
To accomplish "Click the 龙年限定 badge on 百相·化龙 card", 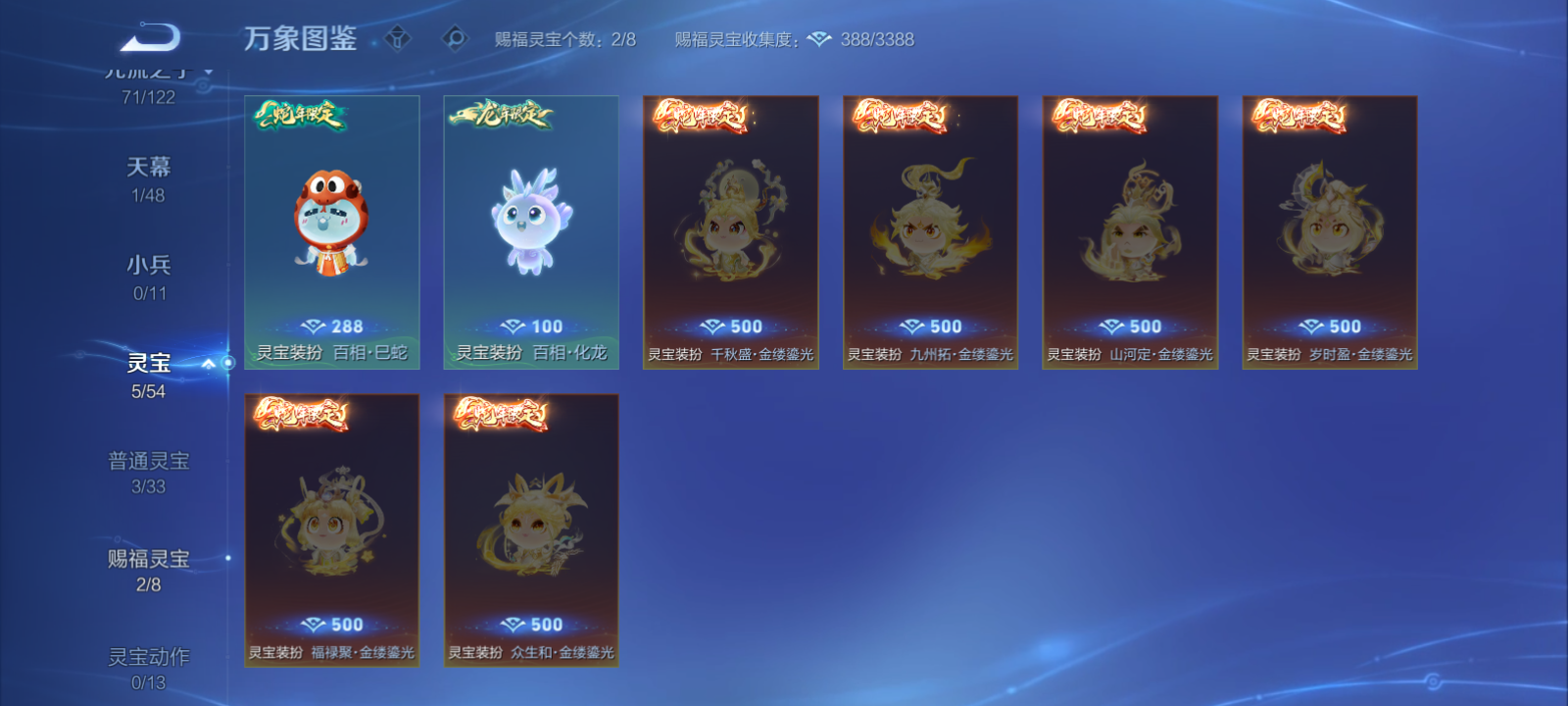I will 500,113.
